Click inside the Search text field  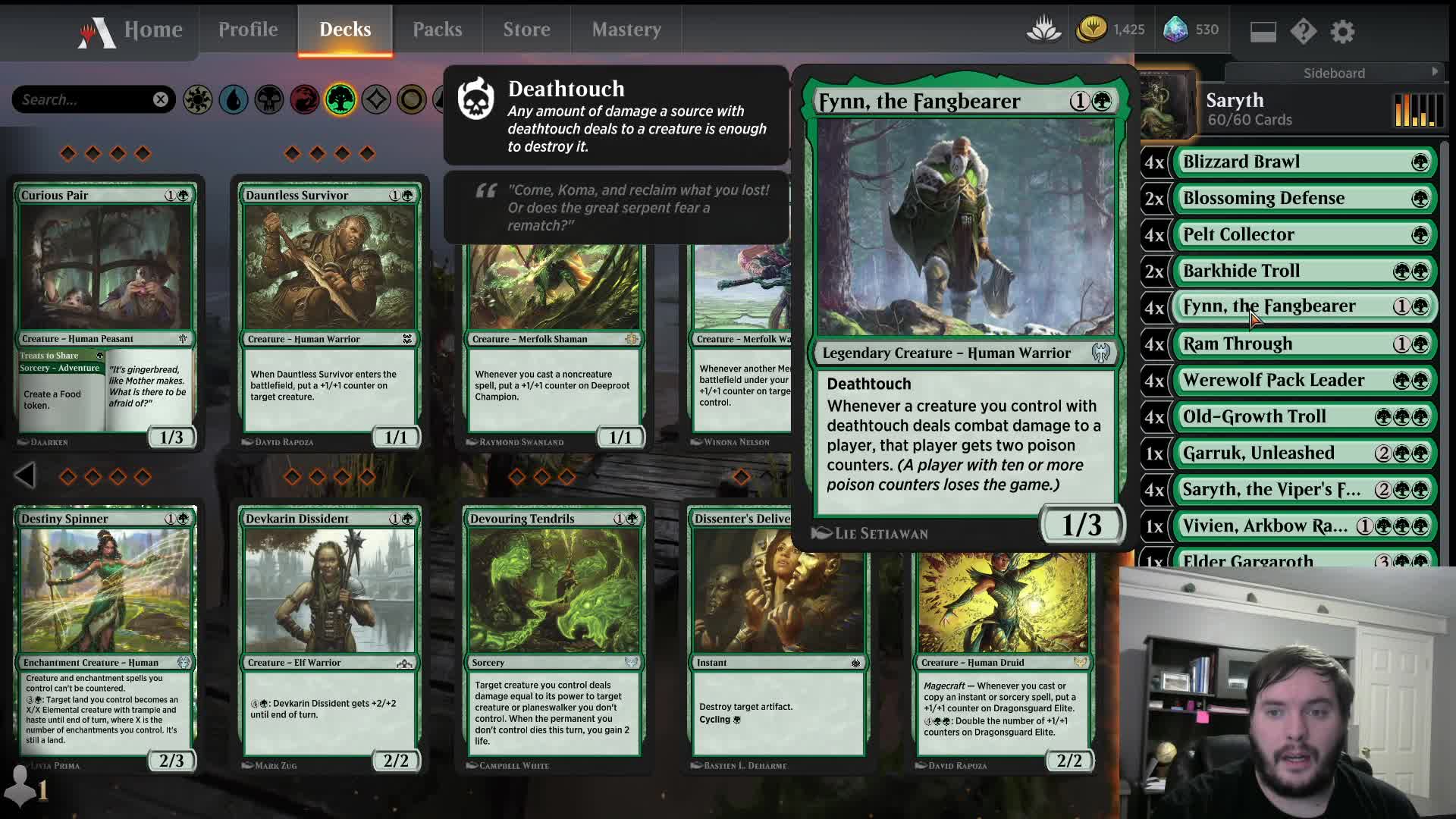pyautogui.click(x=83, y=99)
